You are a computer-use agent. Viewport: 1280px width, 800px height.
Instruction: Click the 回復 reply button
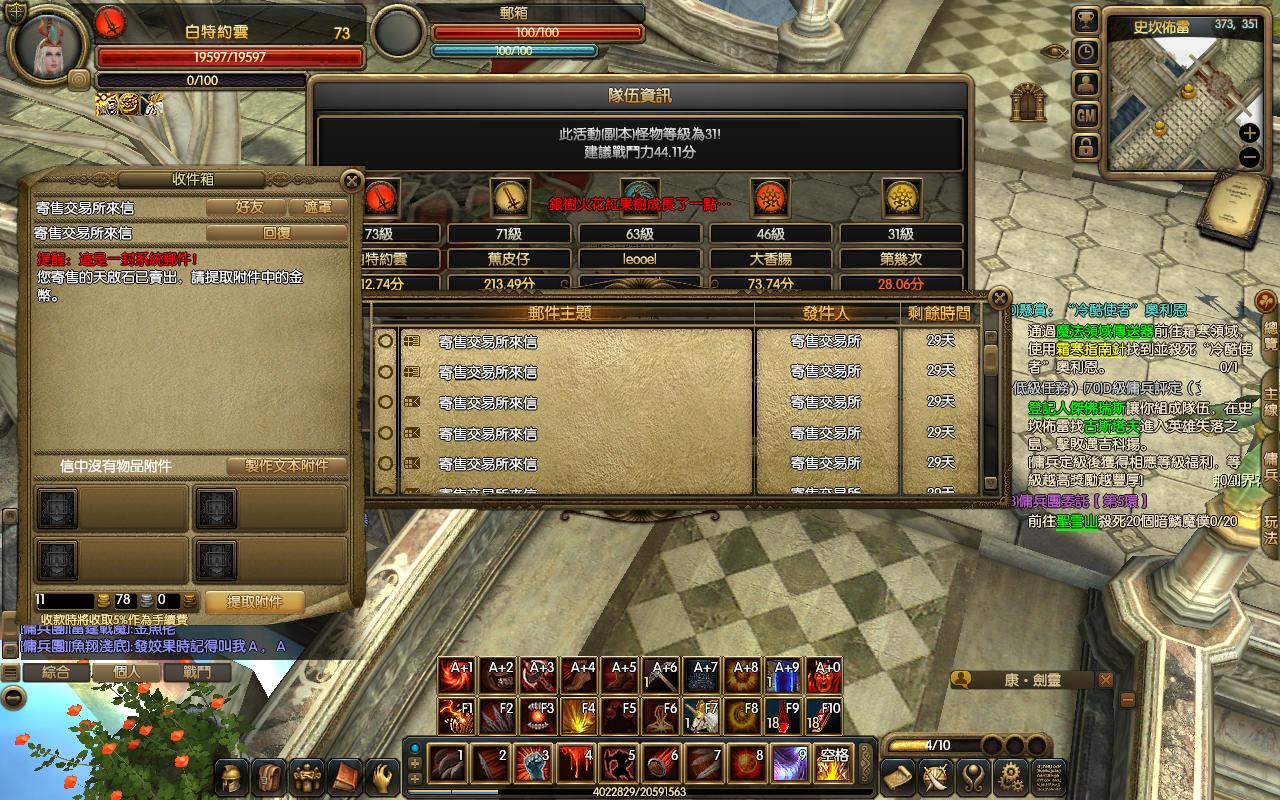[x=276, y=233]
